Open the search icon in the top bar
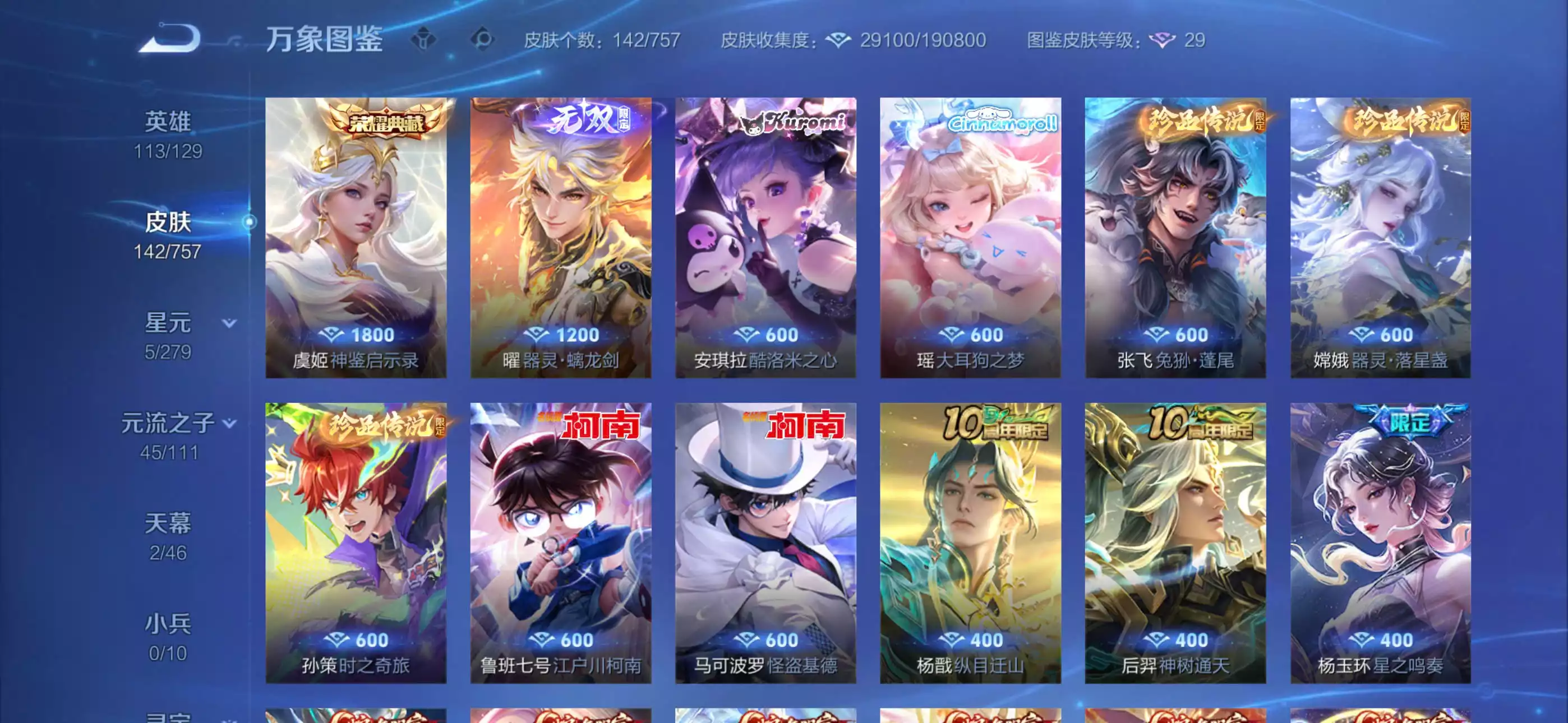The image size is (1568, 723). pos(480,39)
